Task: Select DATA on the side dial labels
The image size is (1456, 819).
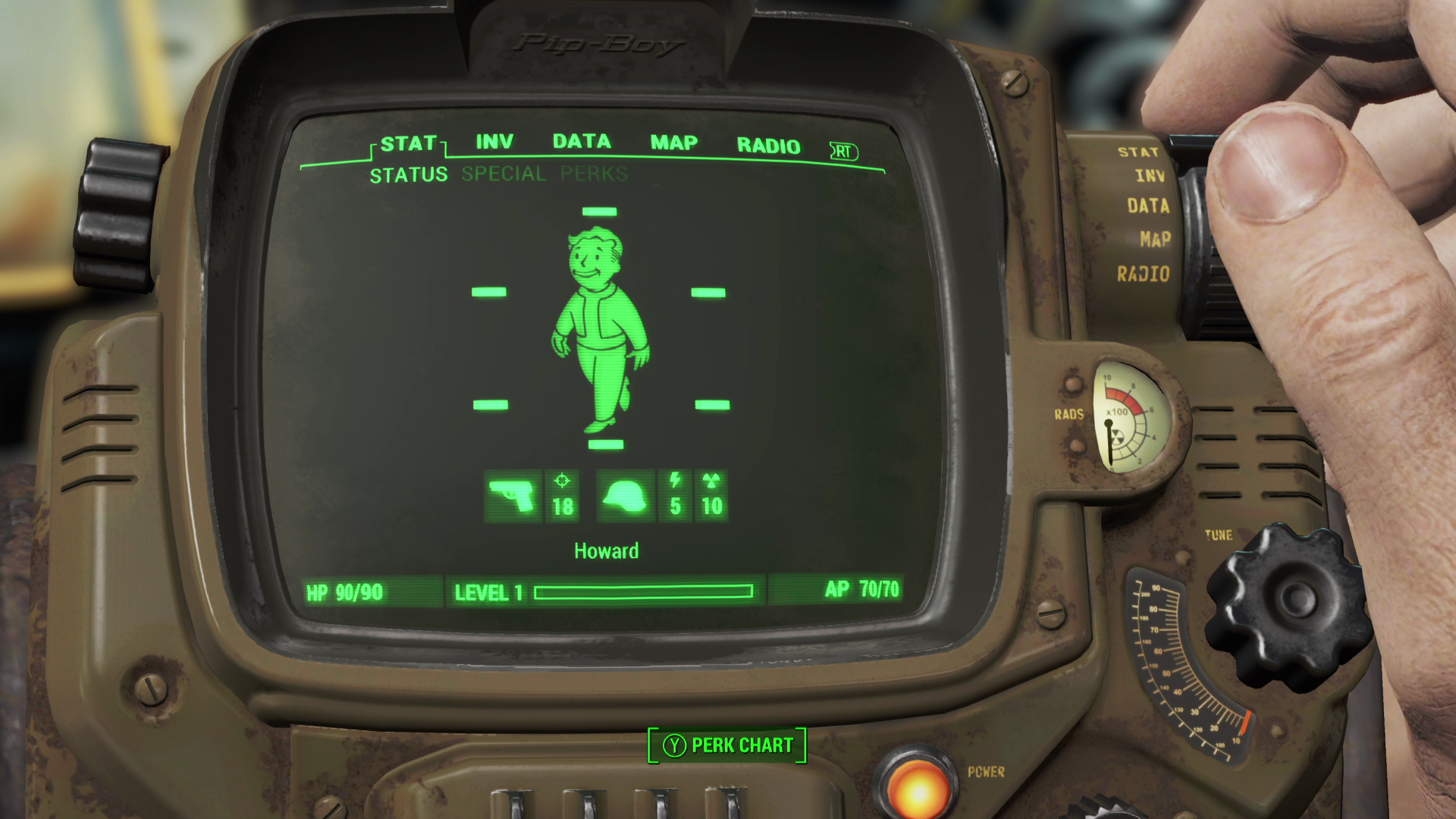Action: click(1150, 206)
